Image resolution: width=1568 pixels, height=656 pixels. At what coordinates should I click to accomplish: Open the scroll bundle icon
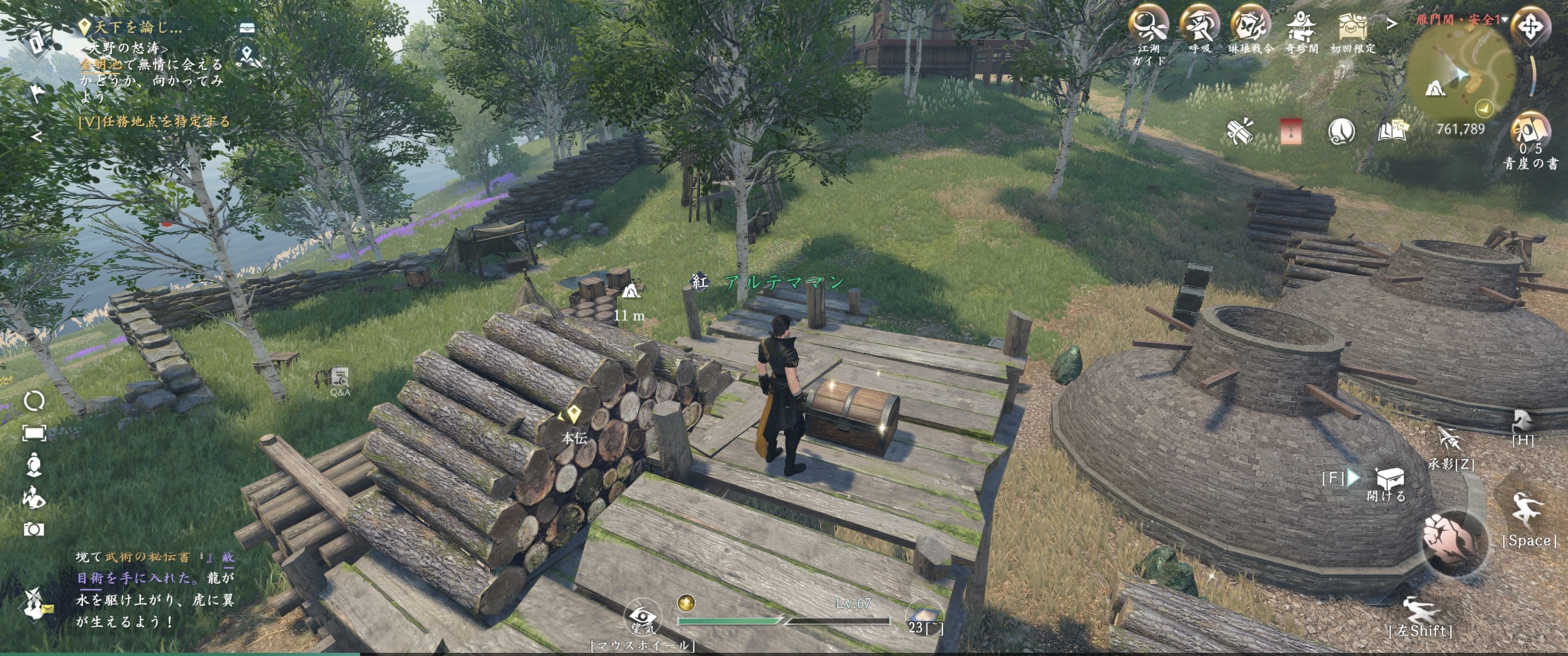(1240, 132)
